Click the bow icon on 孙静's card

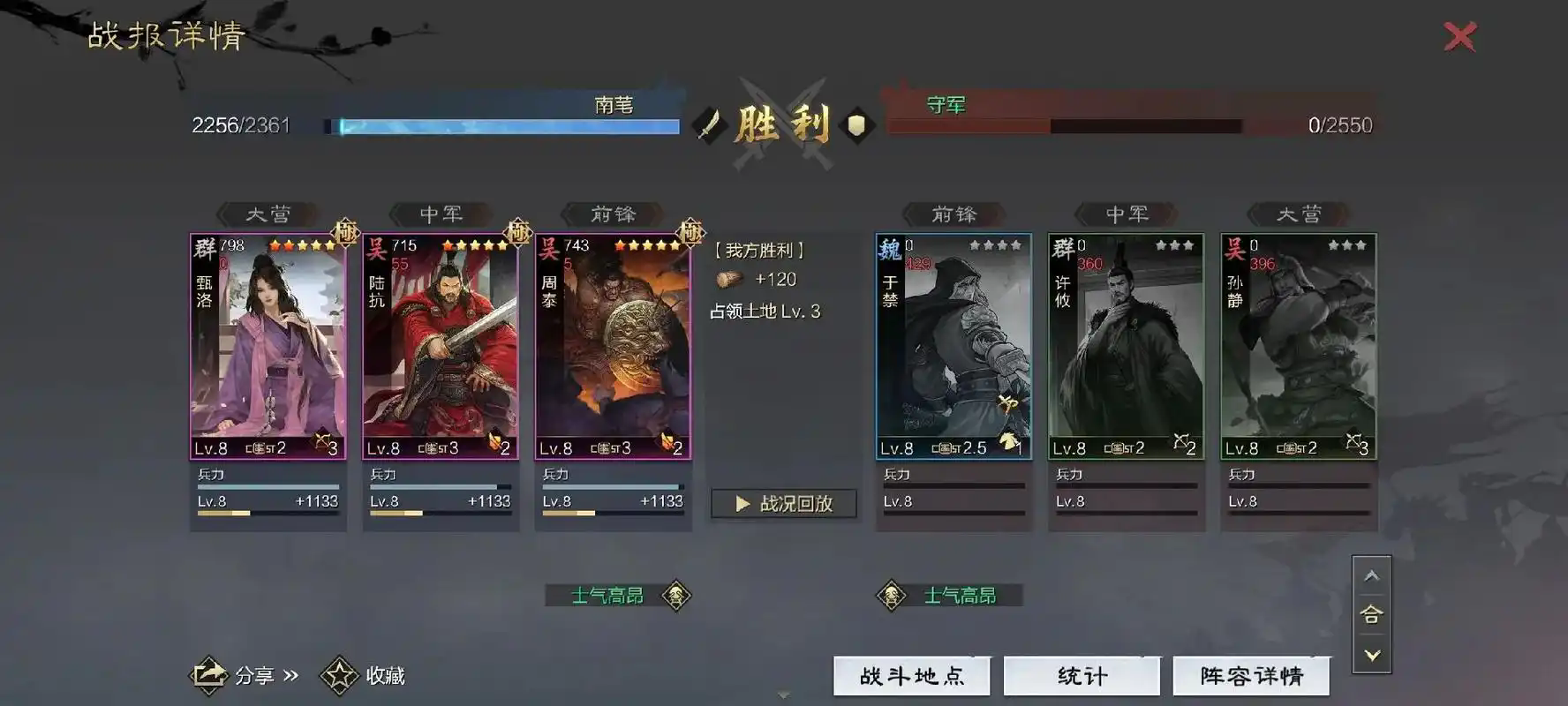coord(1353,441)
